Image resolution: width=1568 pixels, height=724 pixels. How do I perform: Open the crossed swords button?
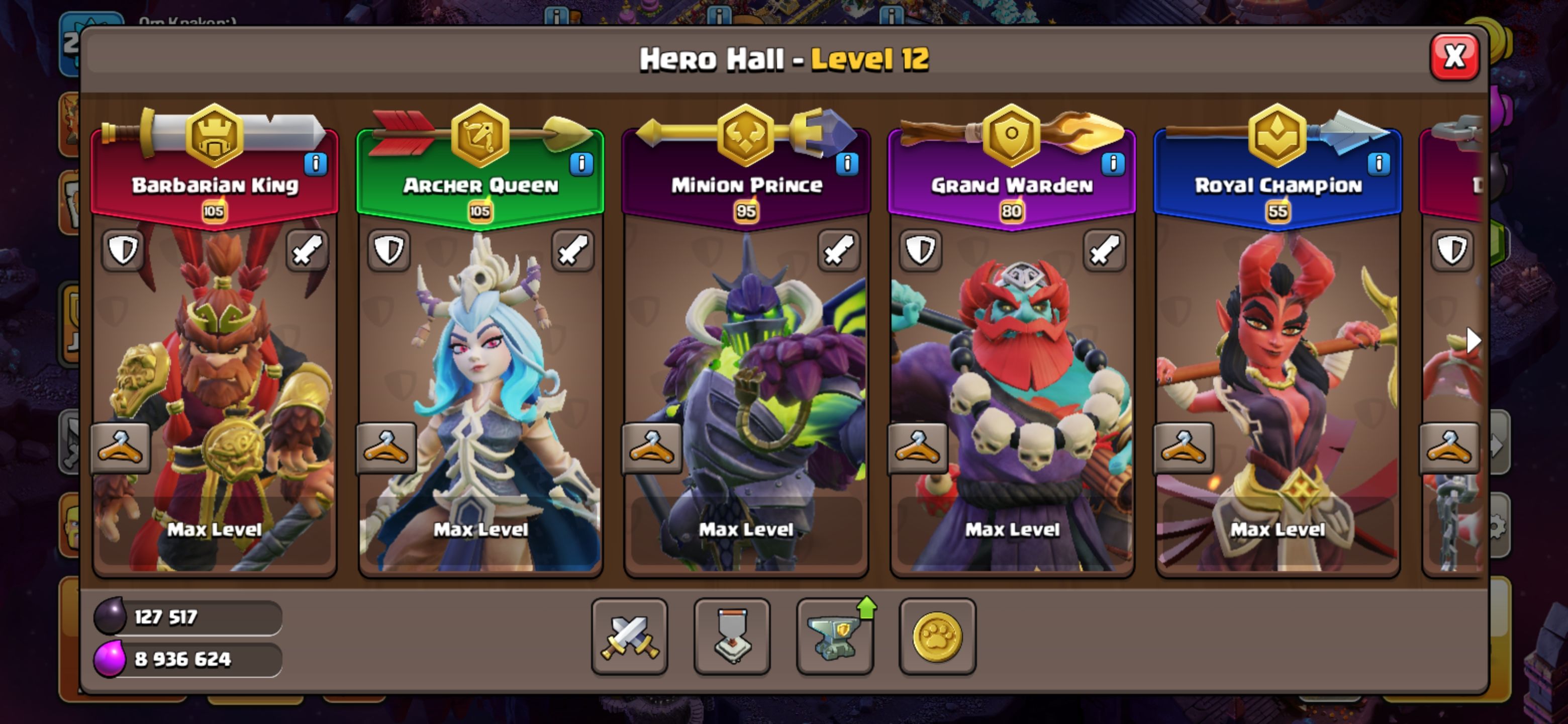pyautogui.click(x=629, y=637)
